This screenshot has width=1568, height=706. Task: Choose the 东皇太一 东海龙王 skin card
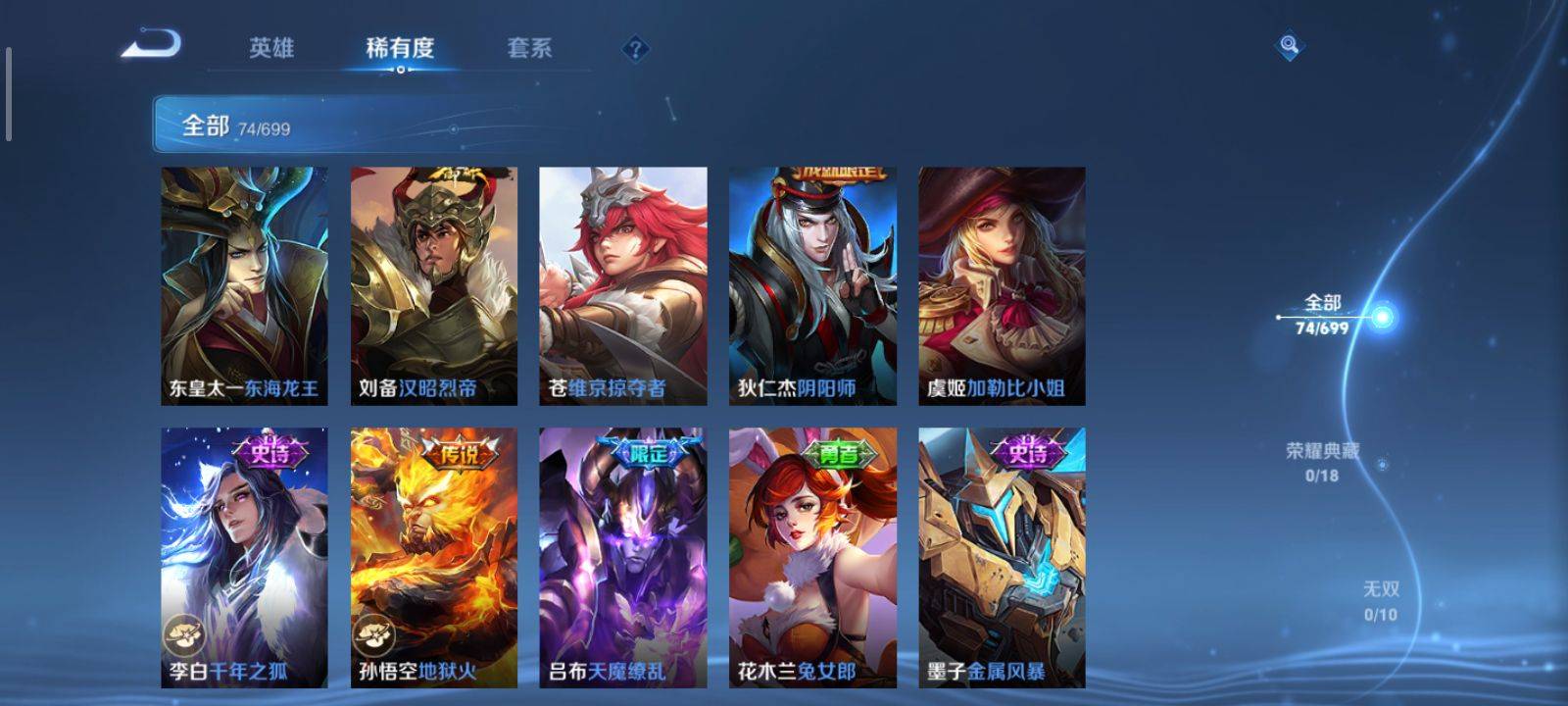point(244,285)
